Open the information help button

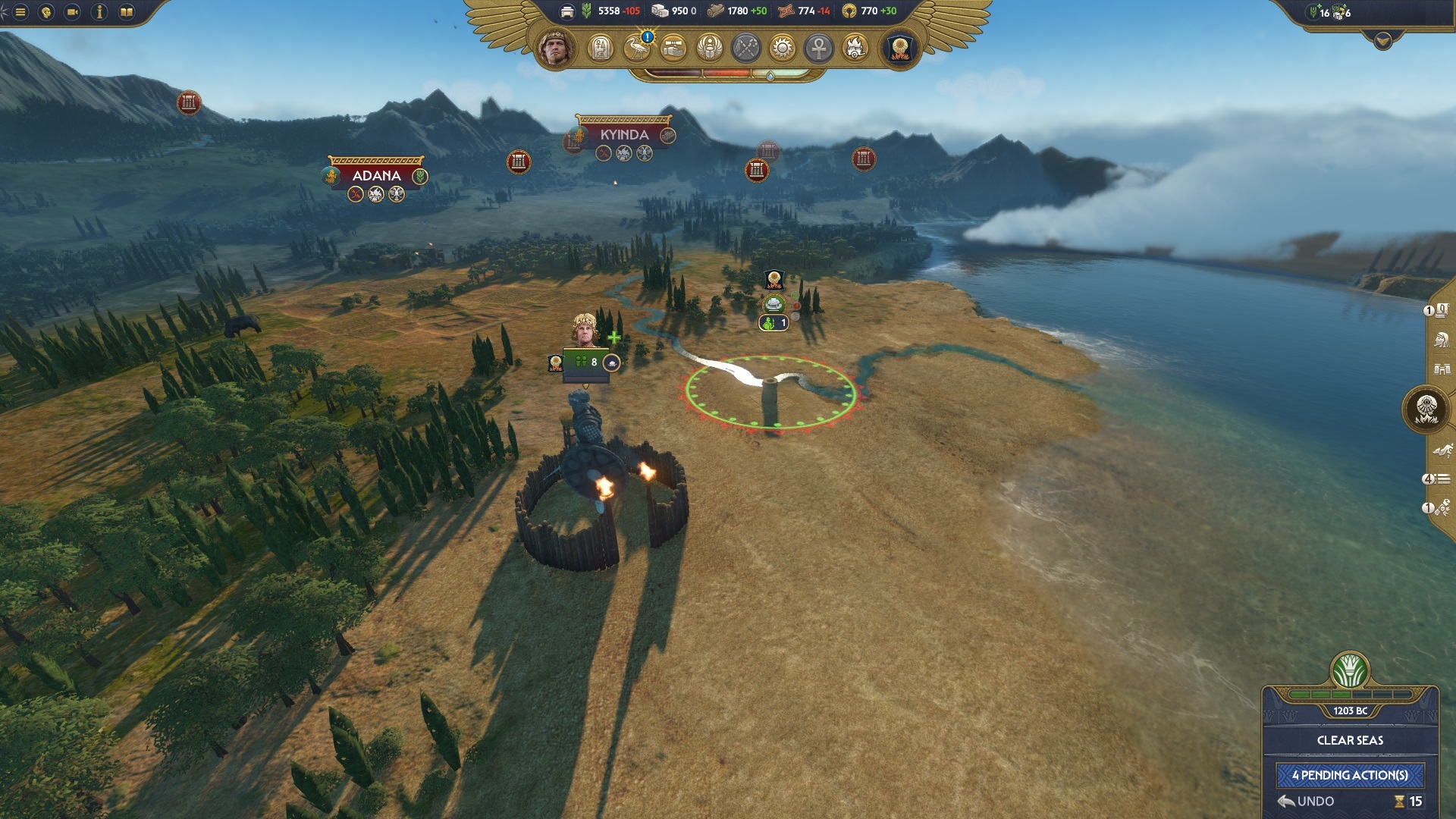(99, 12)
